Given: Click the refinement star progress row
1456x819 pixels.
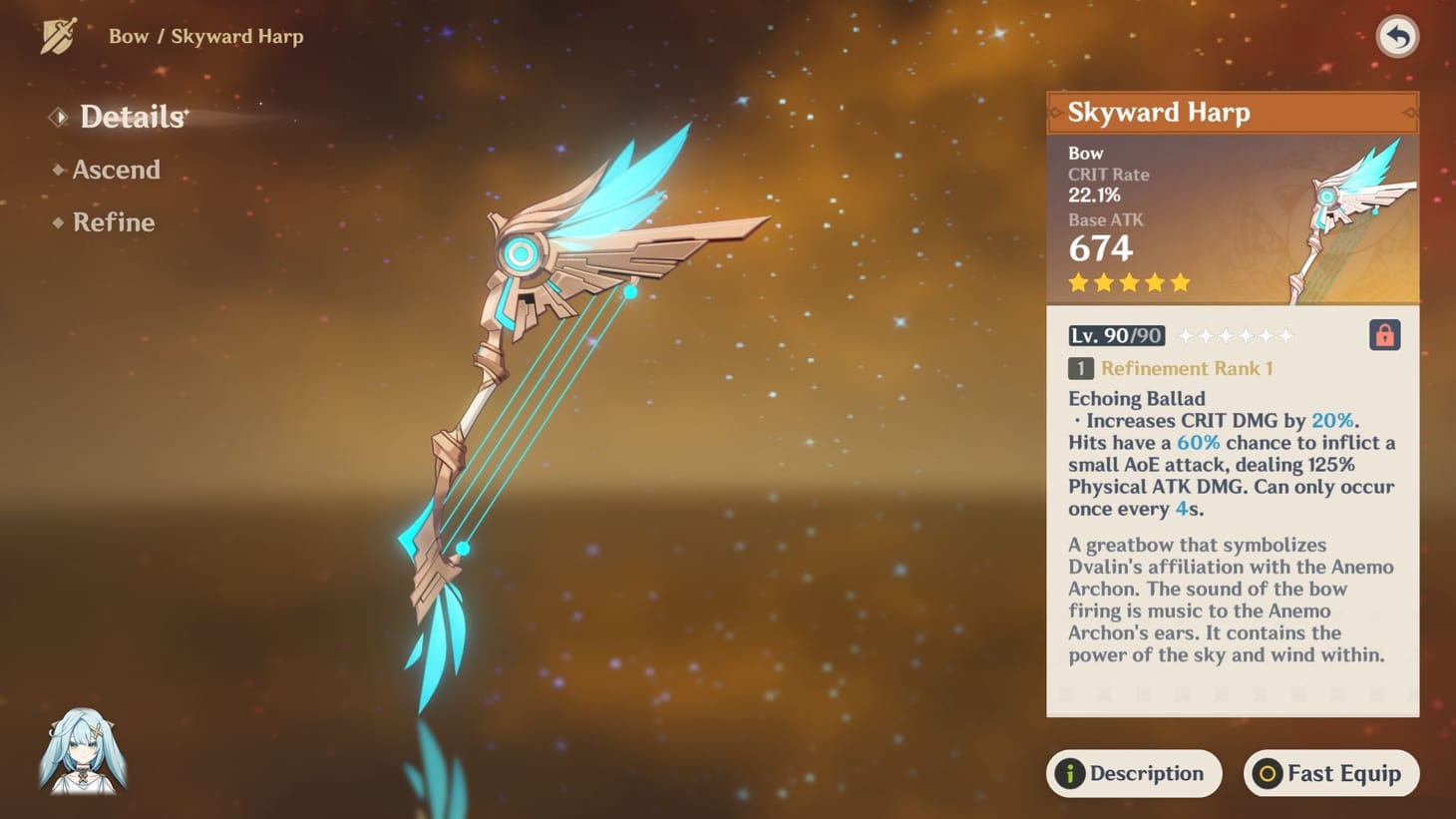Looking at the screenshot, I should tap(1237, 335).
